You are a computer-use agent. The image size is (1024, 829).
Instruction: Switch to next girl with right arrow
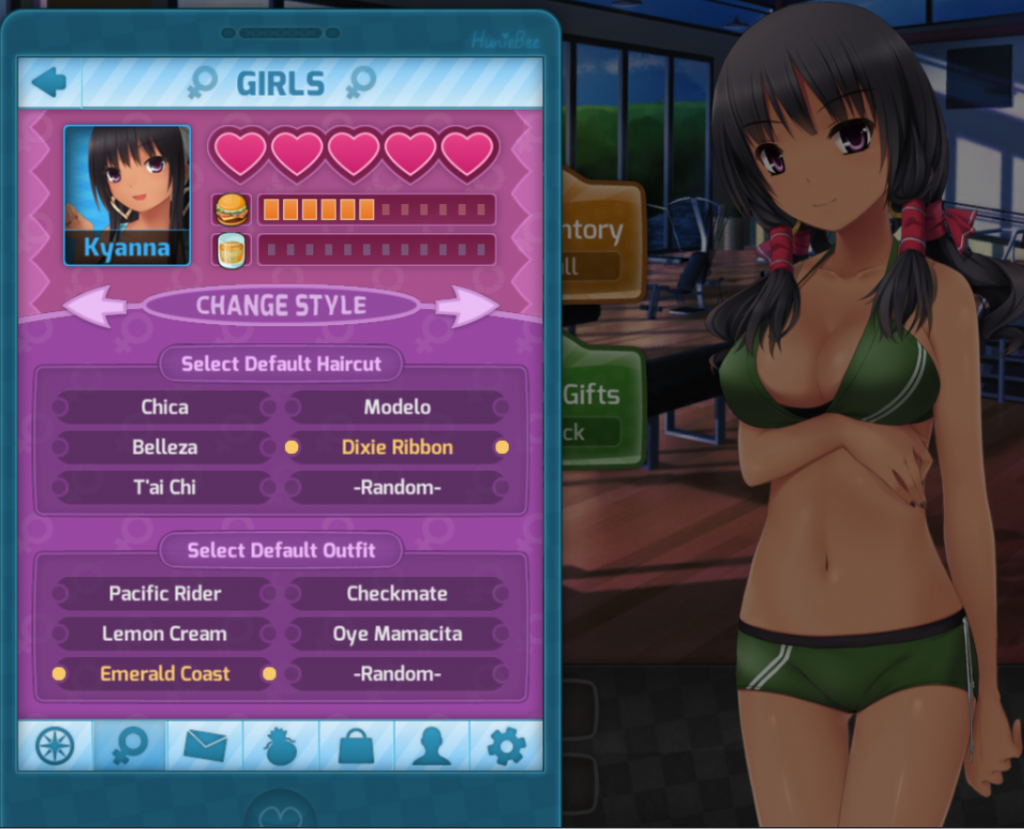pos(466,307)
